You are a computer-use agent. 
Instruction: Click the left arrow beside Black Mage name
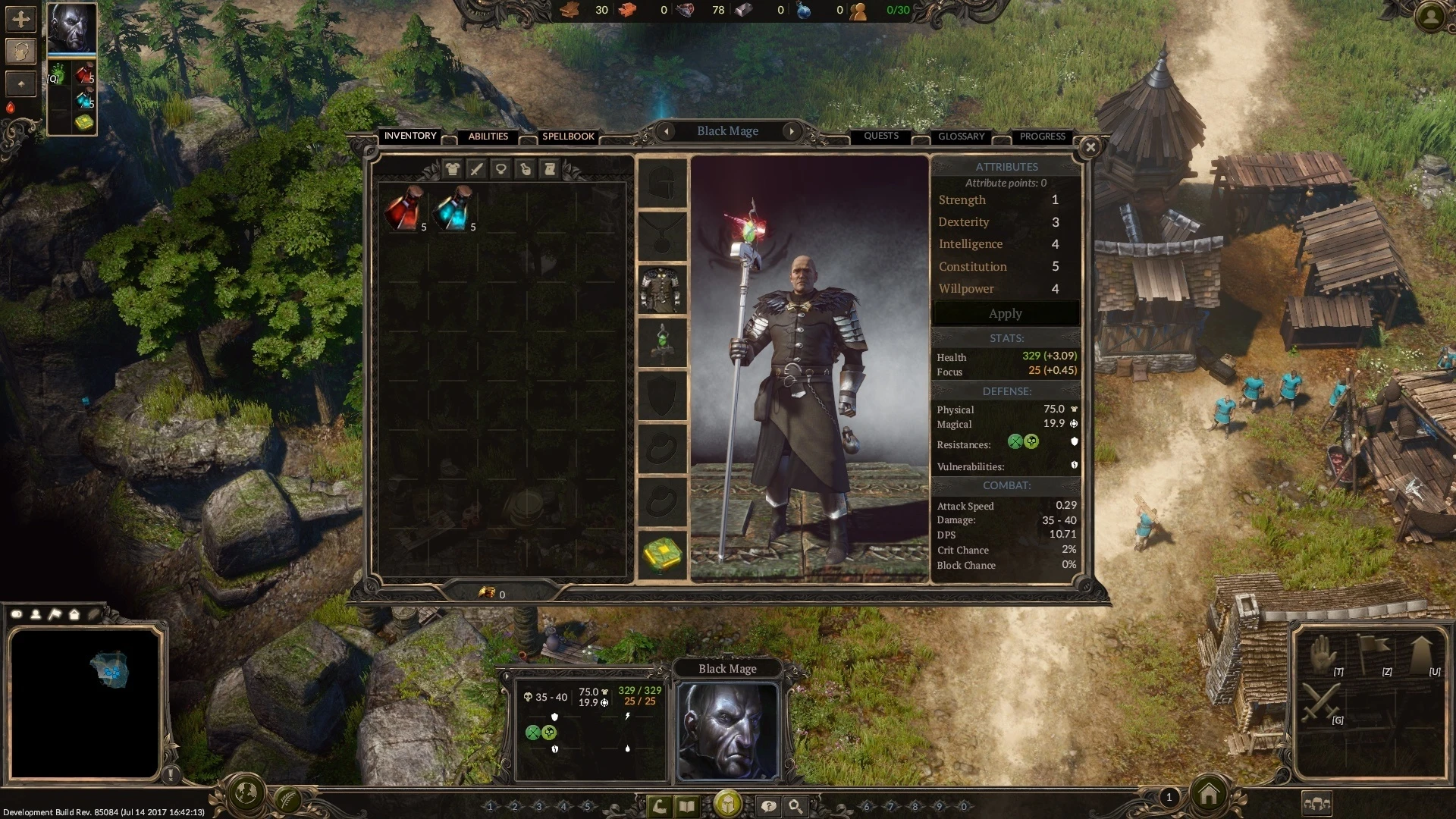click(667, 131)
